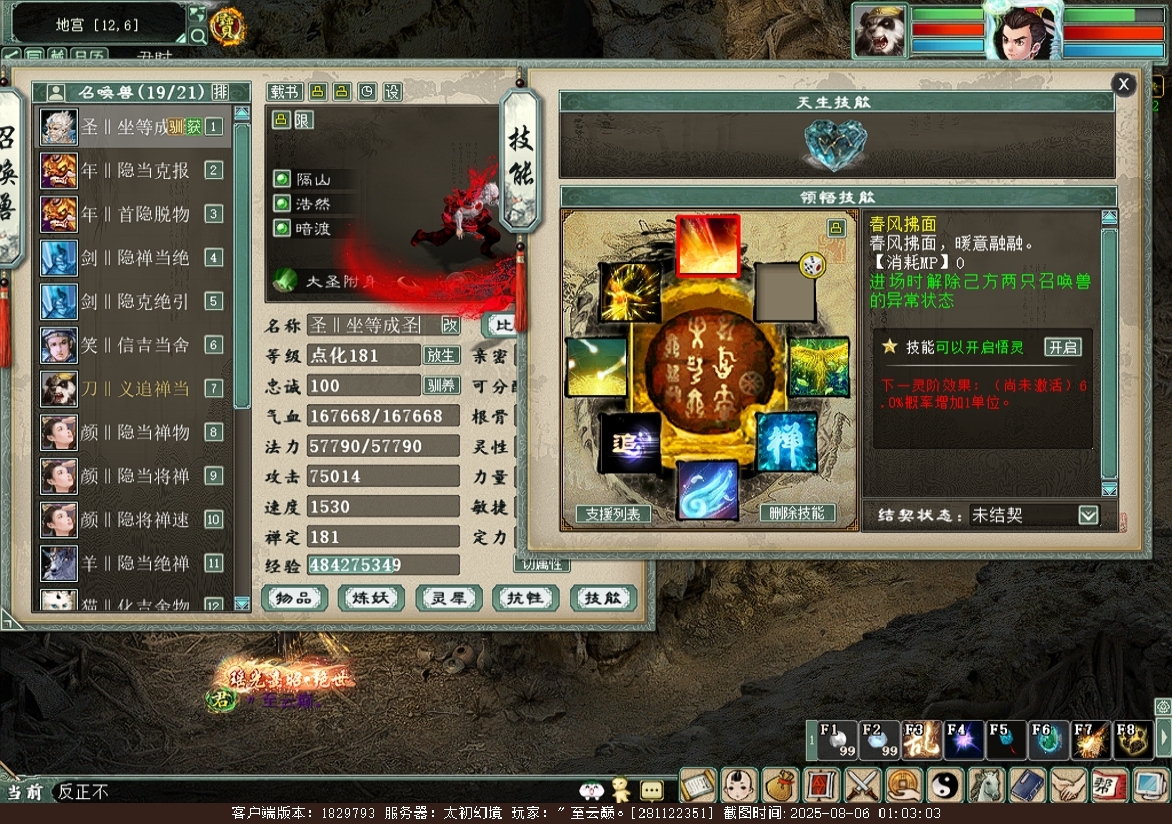Click the 放生 release button beside level
1172x824 pixels.
[441, 355]
